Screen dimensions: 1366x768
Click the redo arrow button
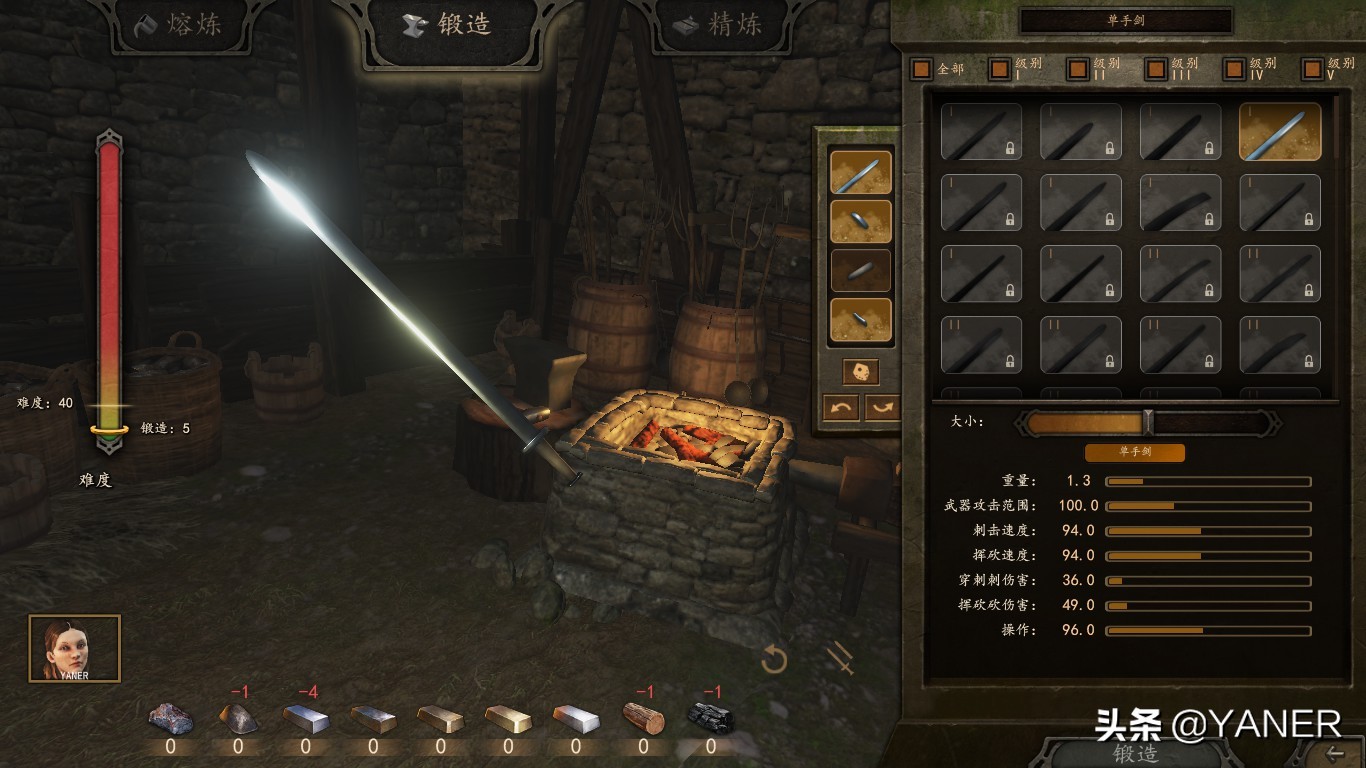click(x=883, y=407)
